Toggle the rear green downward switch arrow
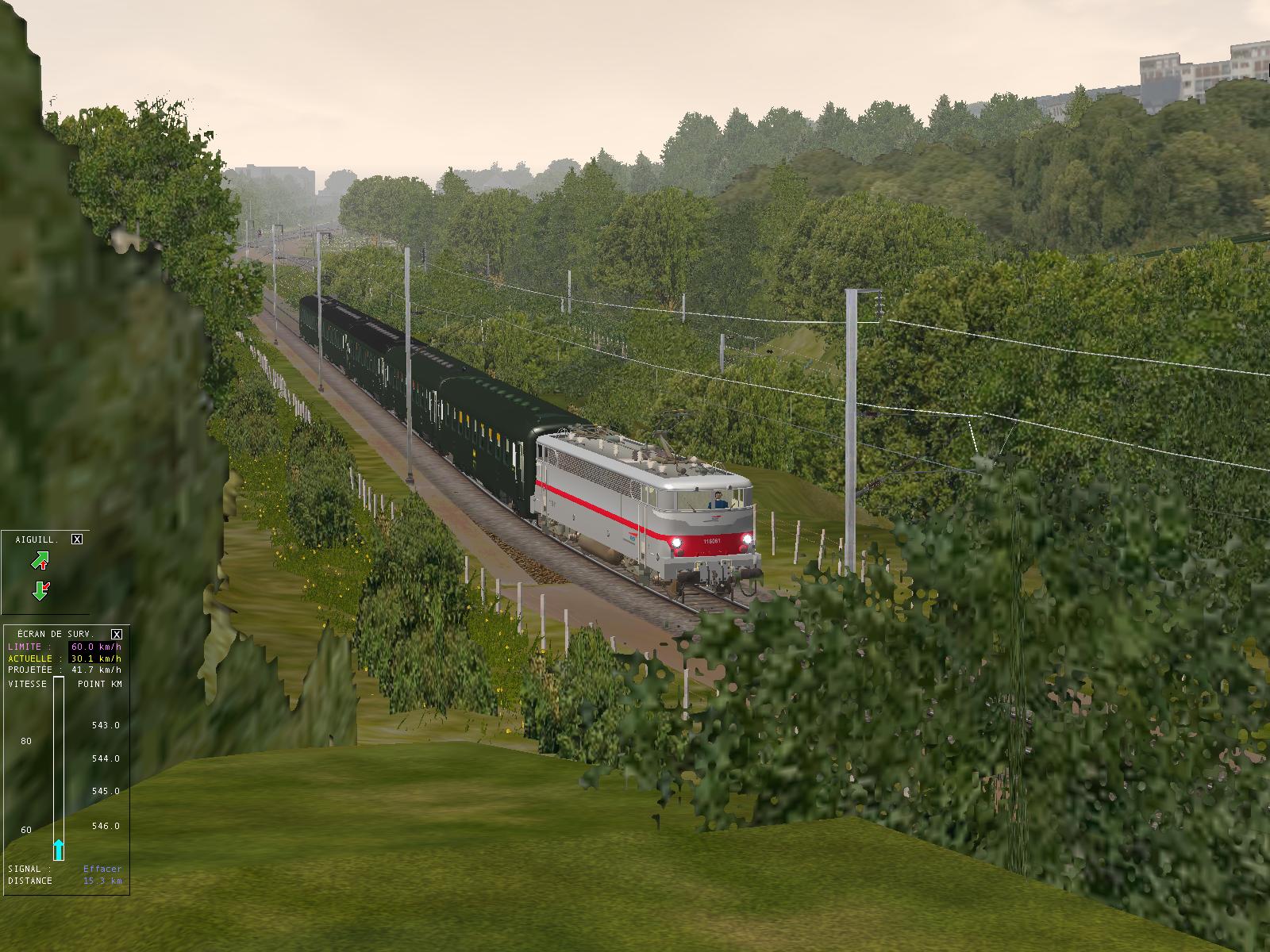Viewport: 1270px width, 952px height. (40, 590)
